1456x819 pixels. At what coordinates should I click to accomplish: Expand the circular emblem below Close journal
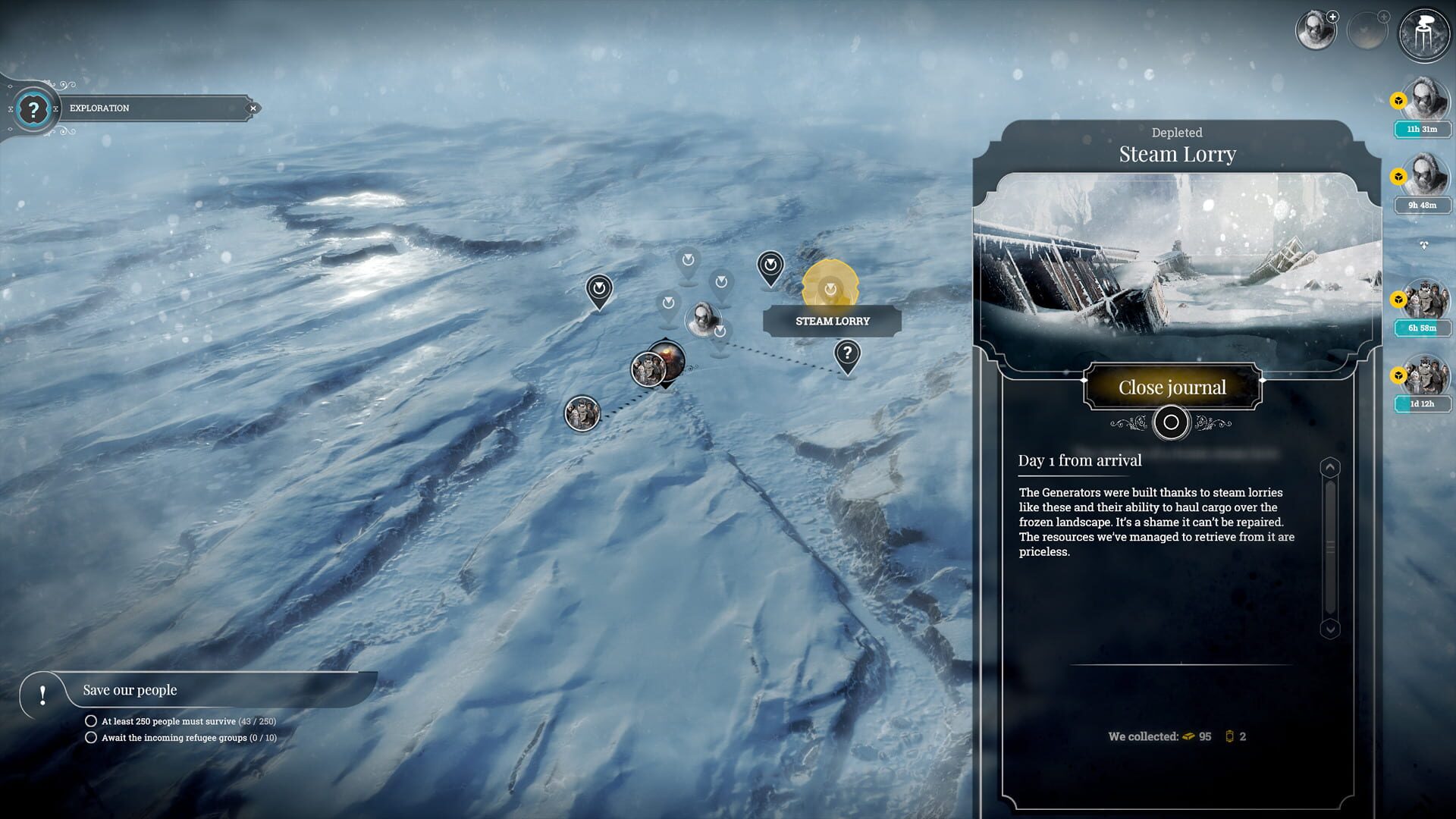pyautogui.click(x=1171, y=422)
